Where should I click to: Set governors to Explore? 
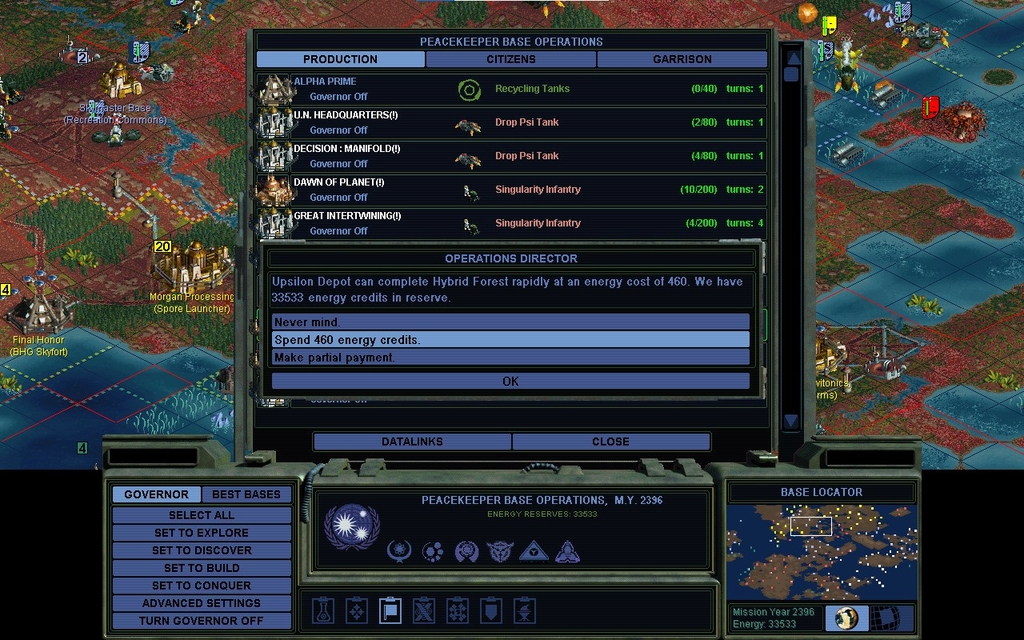201,533
